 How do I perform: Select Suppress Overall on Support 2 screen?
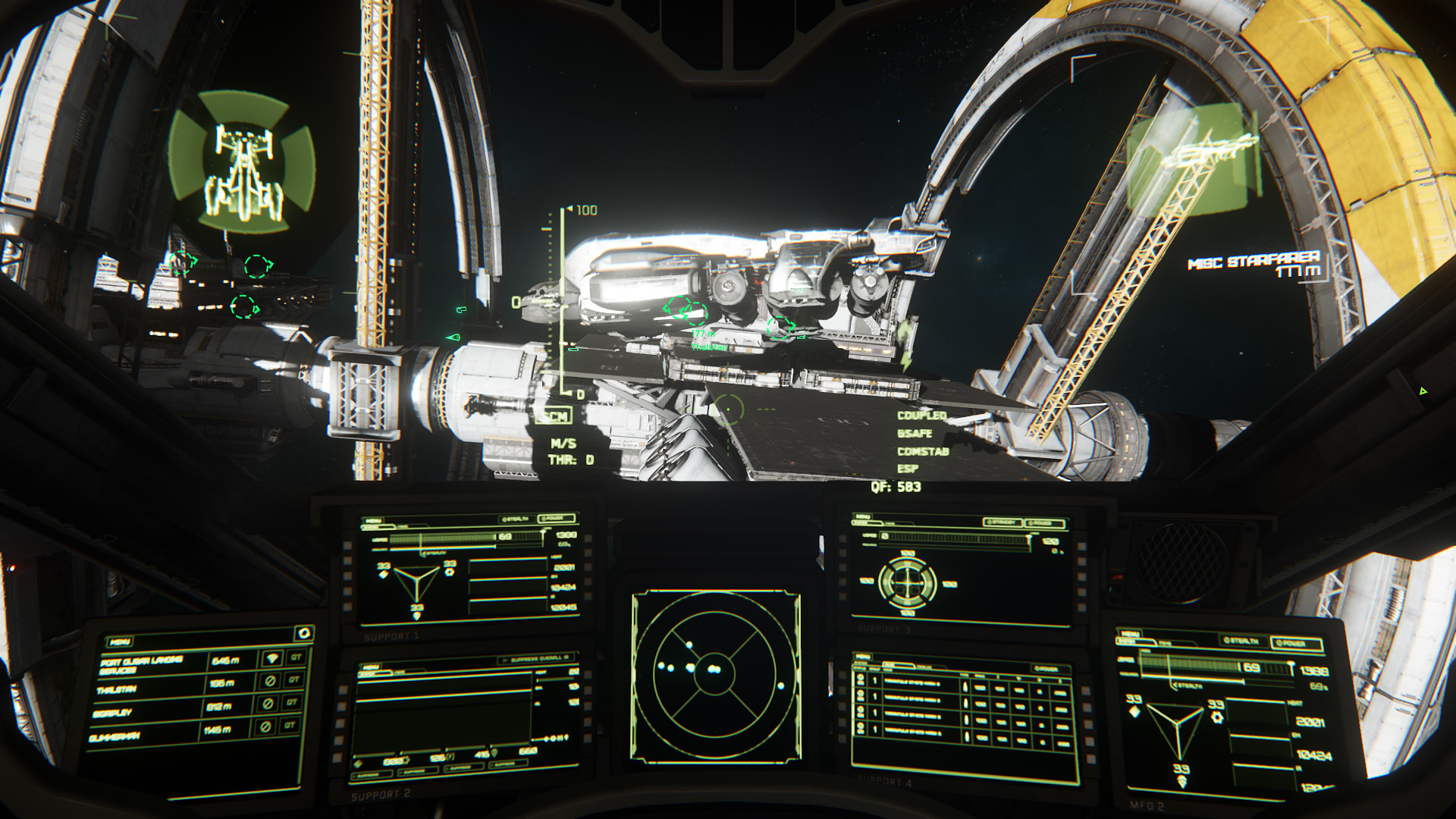pyautogui.click(x=537, y=659)
